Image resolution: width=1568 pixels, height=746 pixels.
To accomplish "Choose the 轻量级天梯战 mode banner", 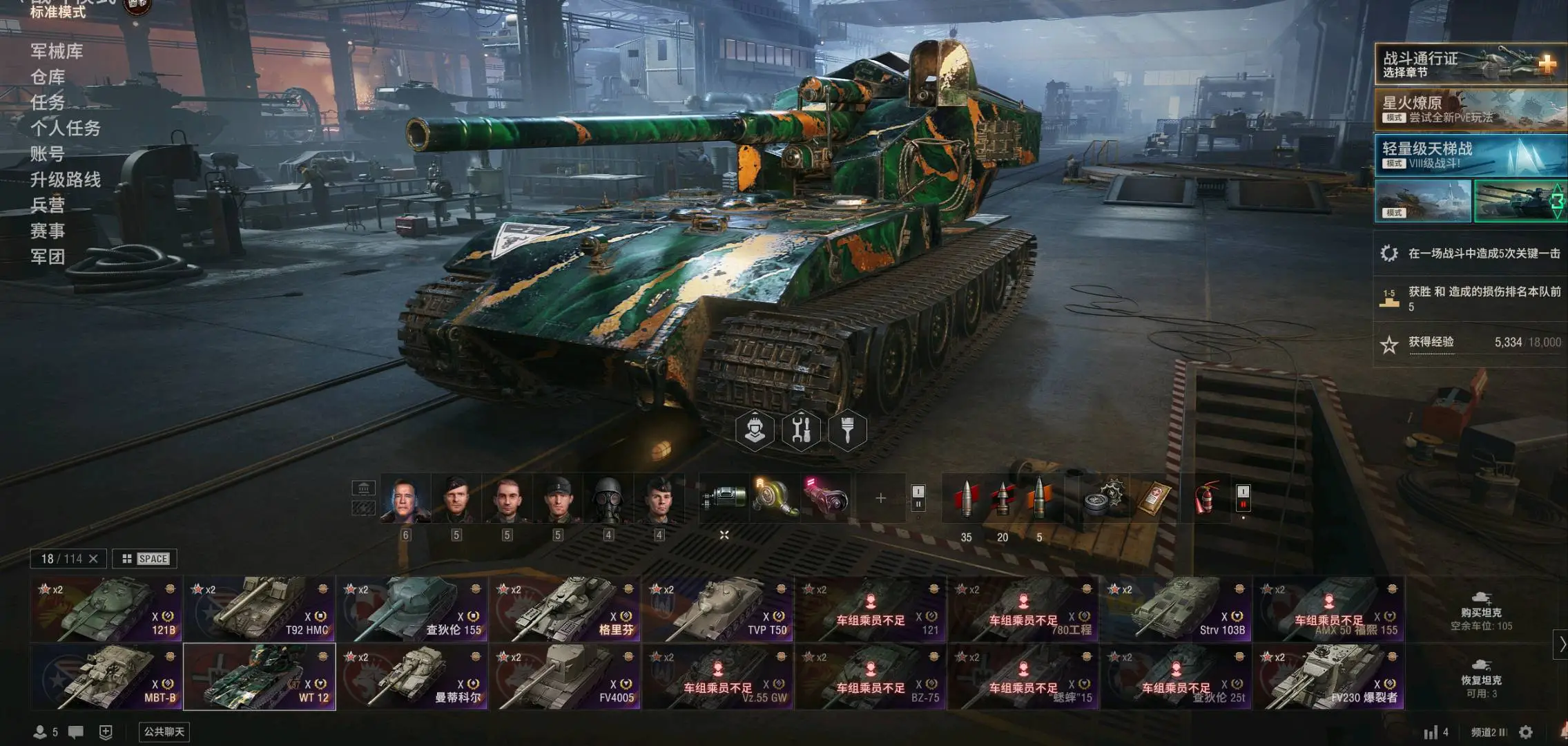I will click(x=1469, y=155).
